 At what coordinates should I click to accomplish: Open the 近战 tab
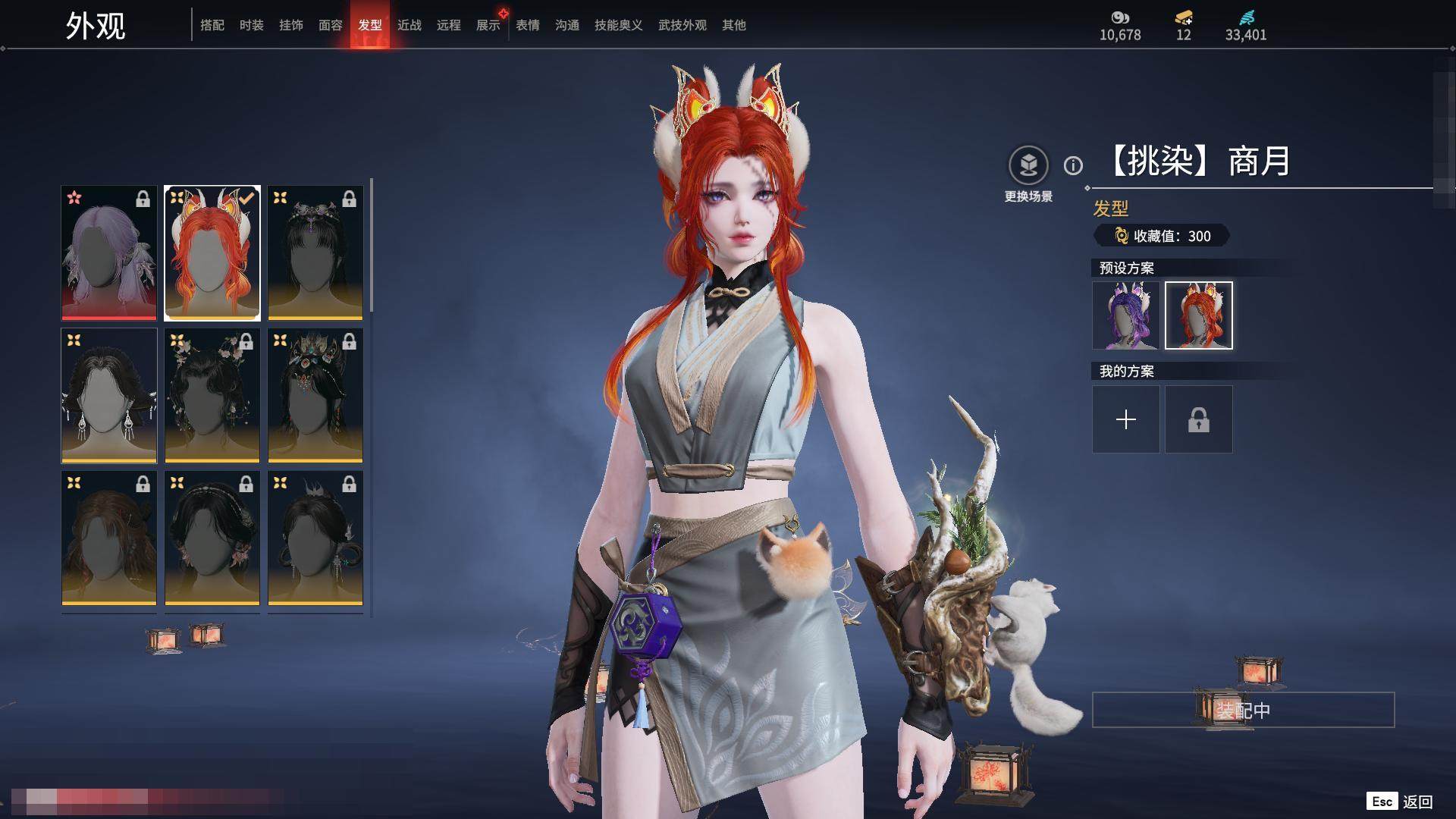click(409, 25)
